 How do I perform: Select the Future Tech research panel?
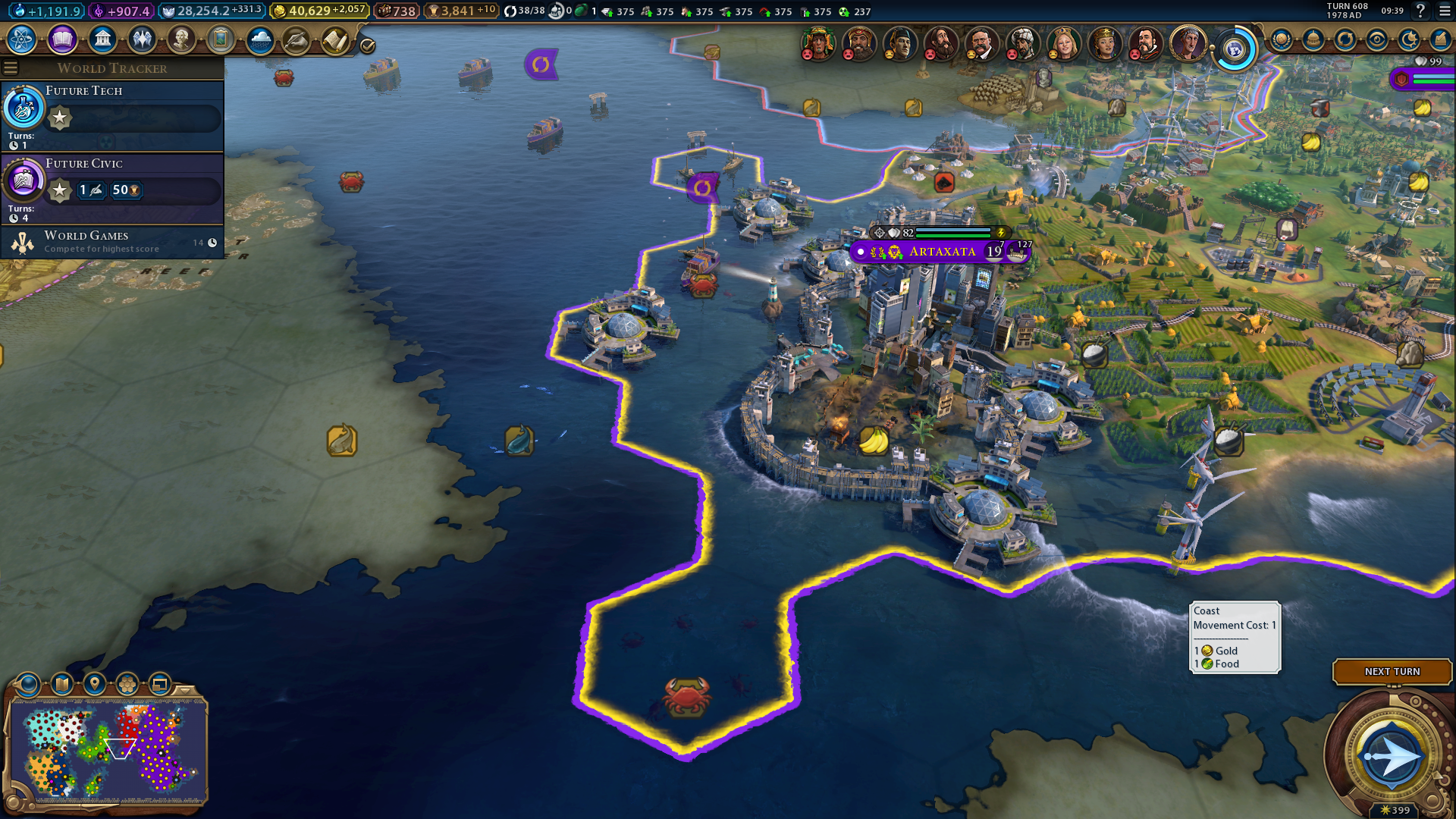tap(112, 115)
